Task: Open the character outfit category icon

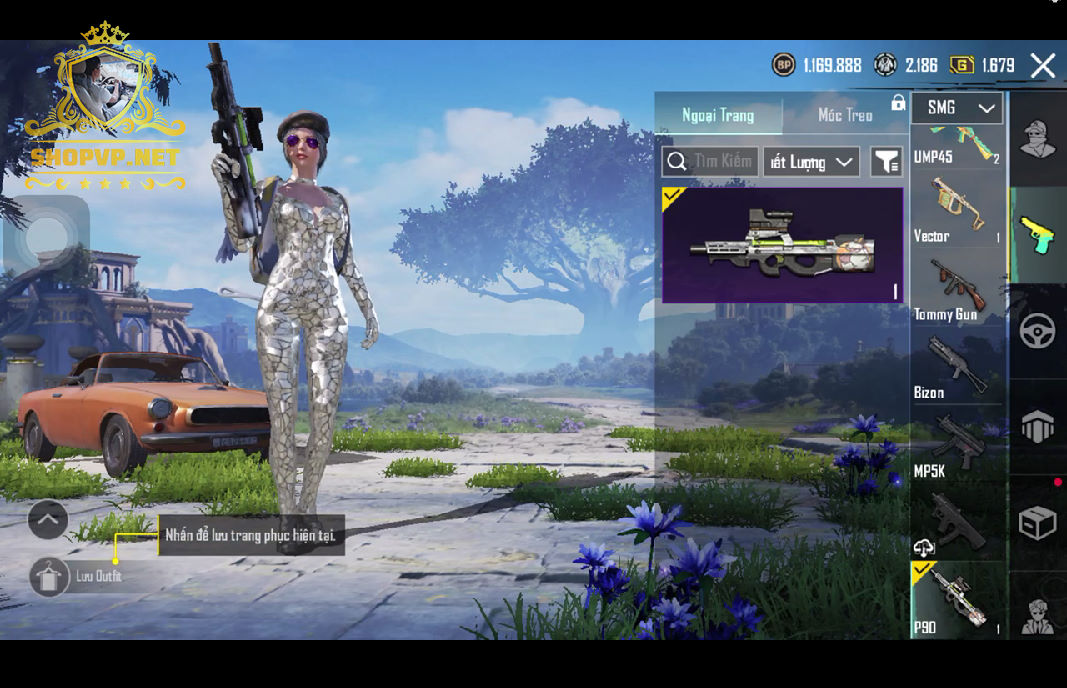Action: (1036, 140)
